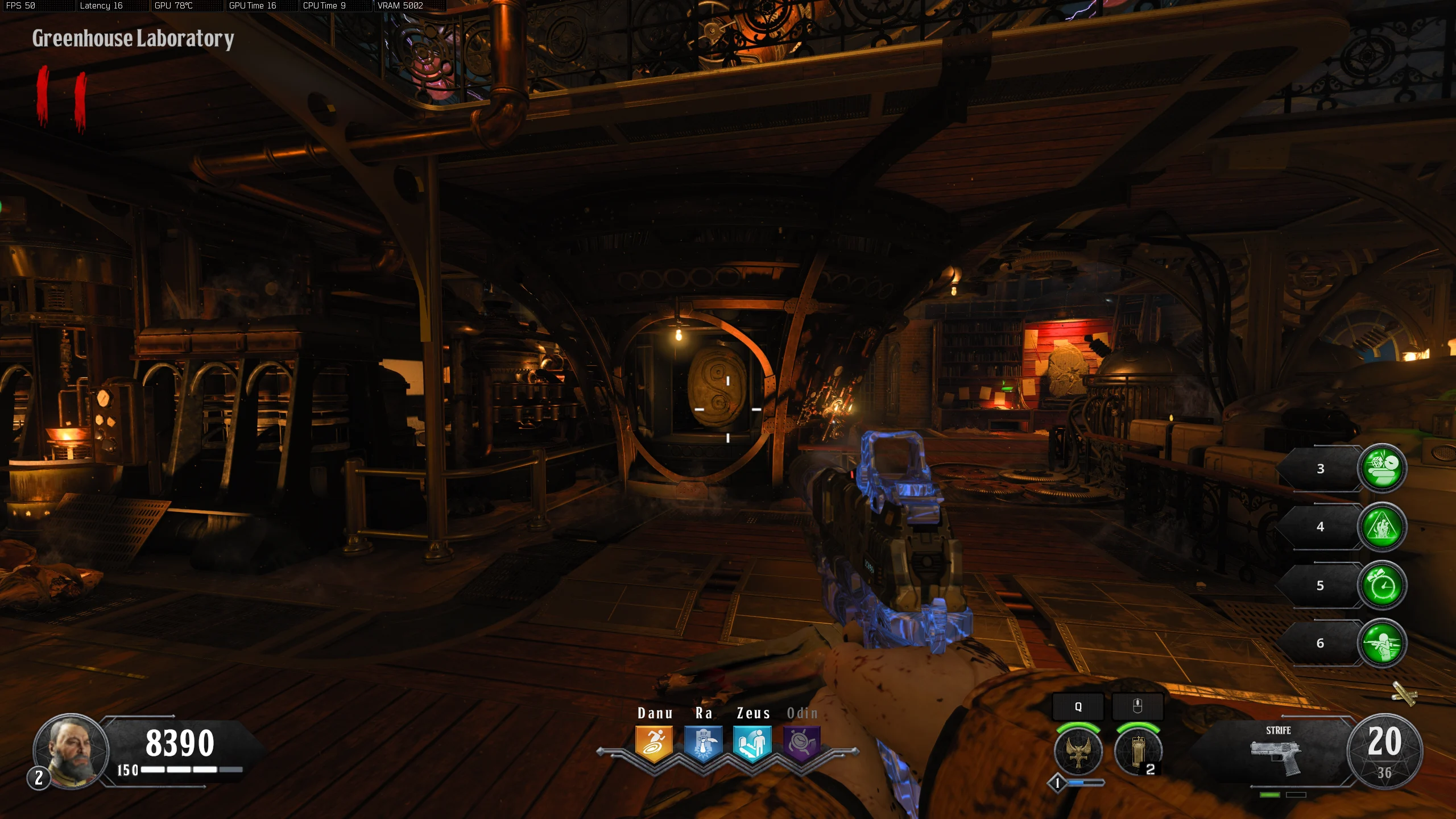Activate the dice and clock elixir
This screenshot has width=1456, height=819.
coord(1381,468)
